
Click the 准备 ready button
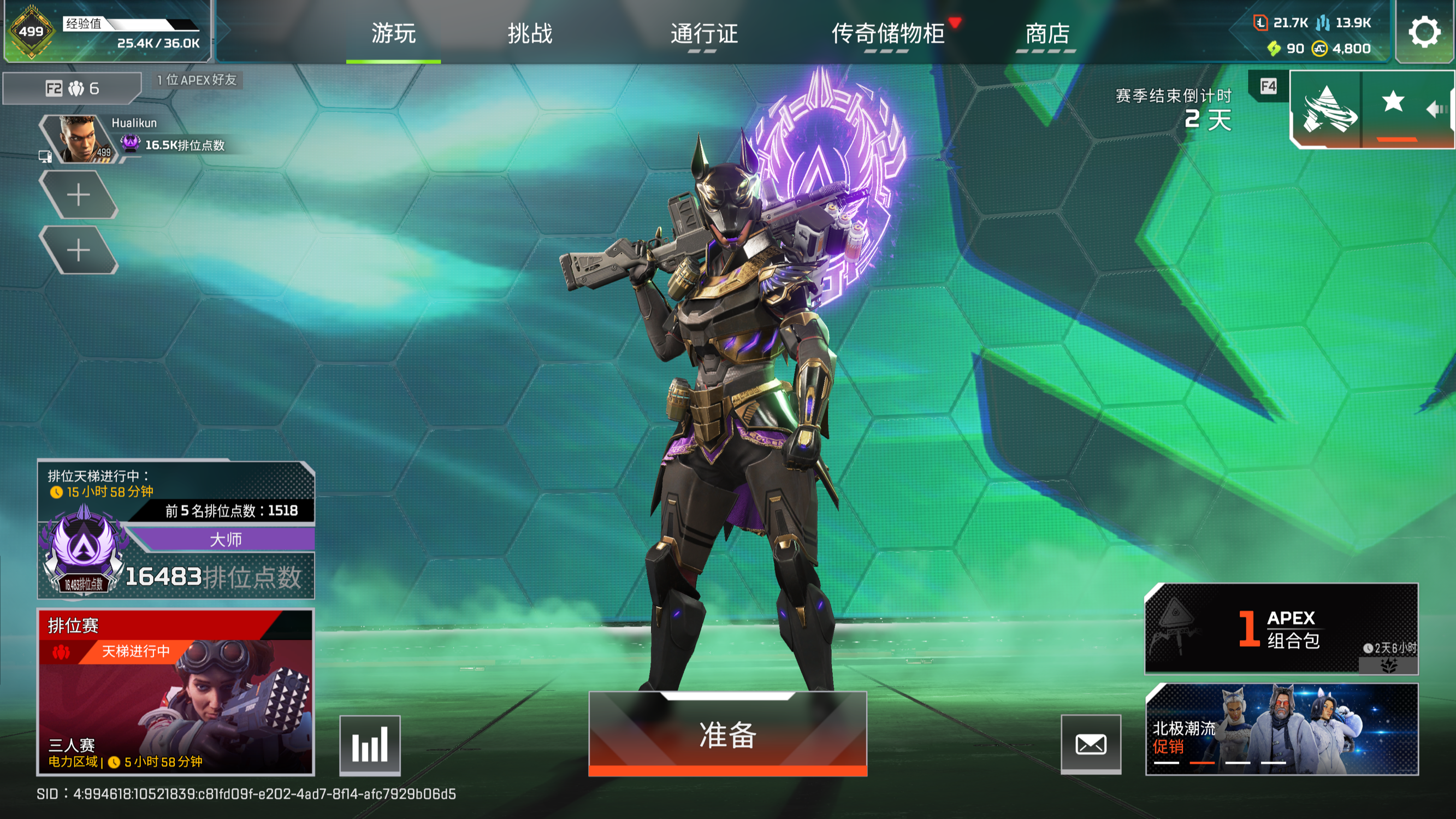(727, 734)
